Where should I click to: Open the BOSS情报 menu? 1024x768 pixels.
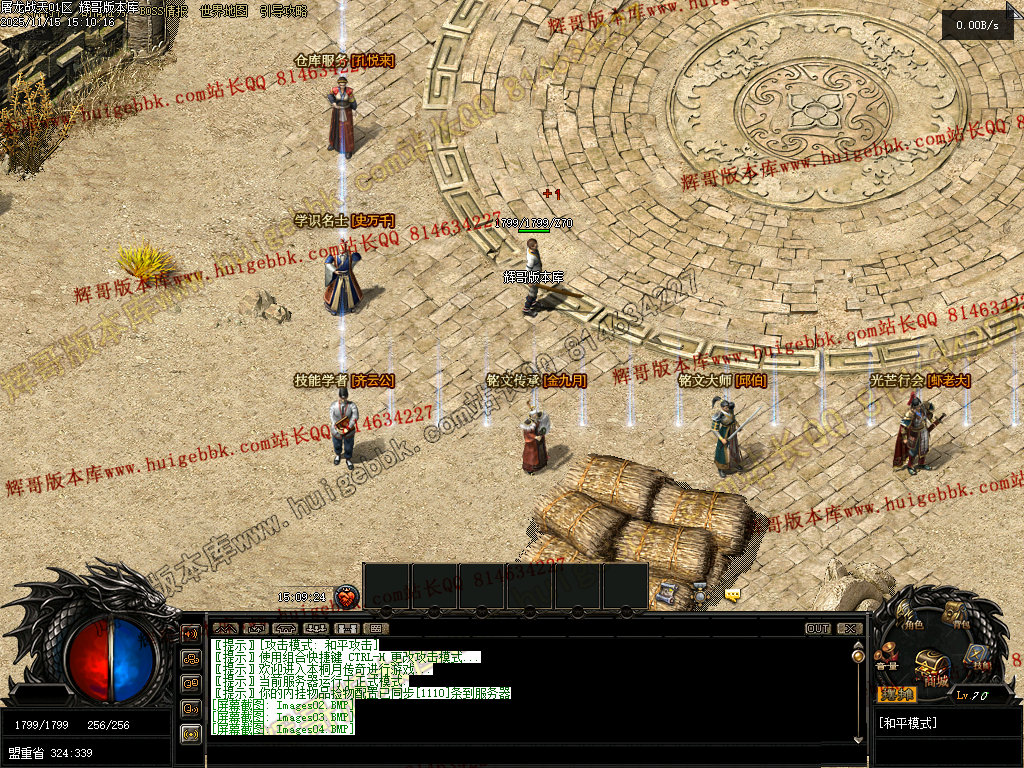164,10
